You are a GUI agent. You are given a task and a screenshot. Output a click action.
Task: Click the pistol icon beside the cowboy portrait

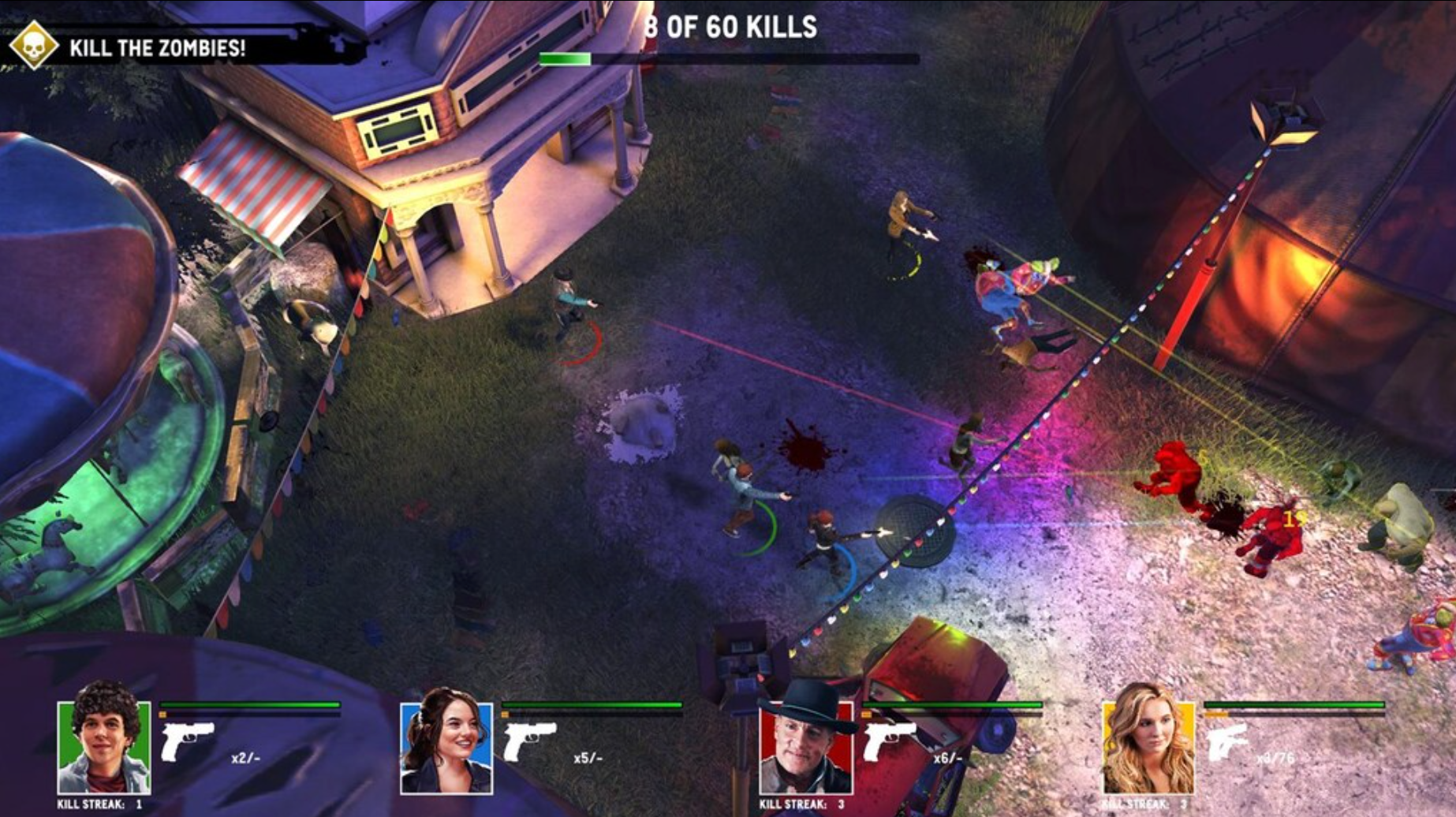pos(889,741)
